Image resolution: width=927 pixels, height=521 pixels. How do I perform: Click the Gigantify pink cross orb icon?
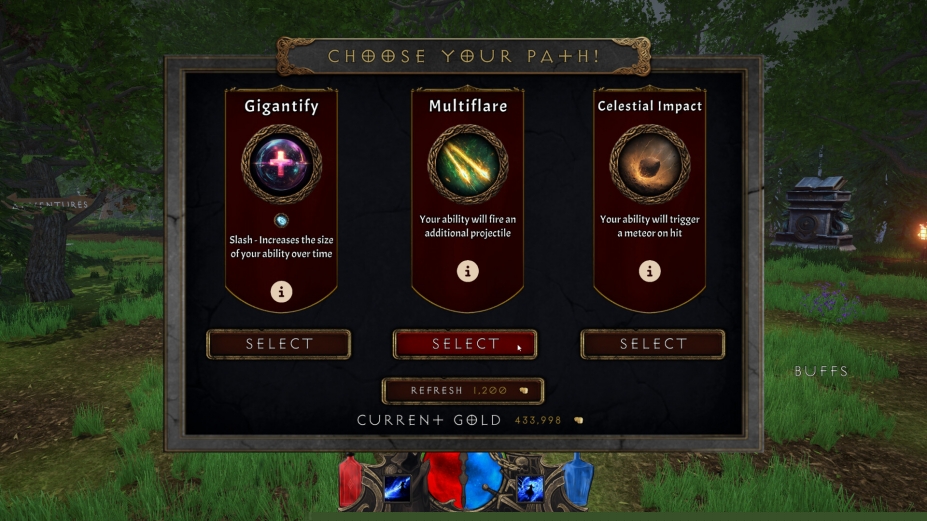281,165
